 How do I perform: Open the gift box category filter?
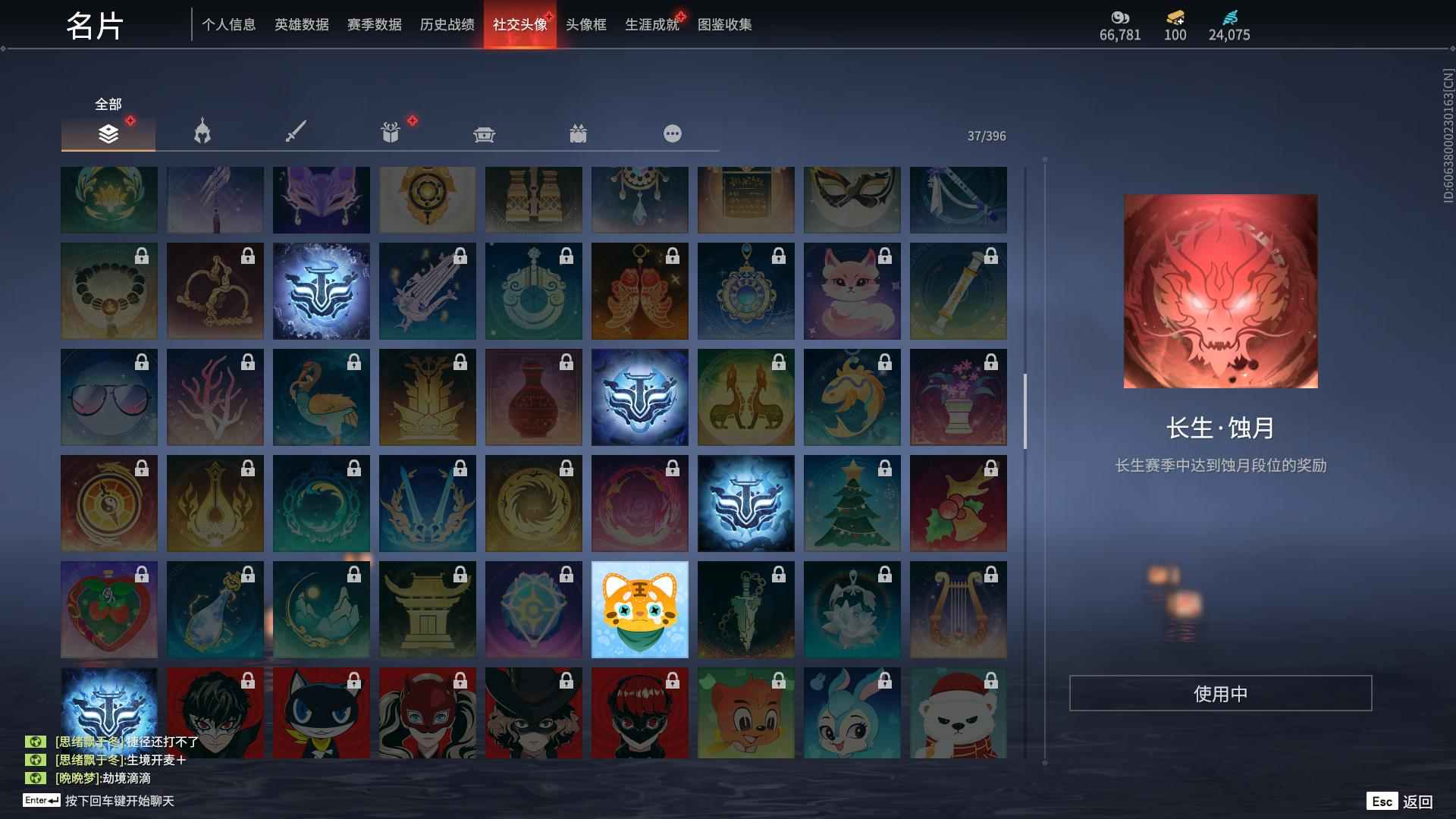(x=390, y=133)
